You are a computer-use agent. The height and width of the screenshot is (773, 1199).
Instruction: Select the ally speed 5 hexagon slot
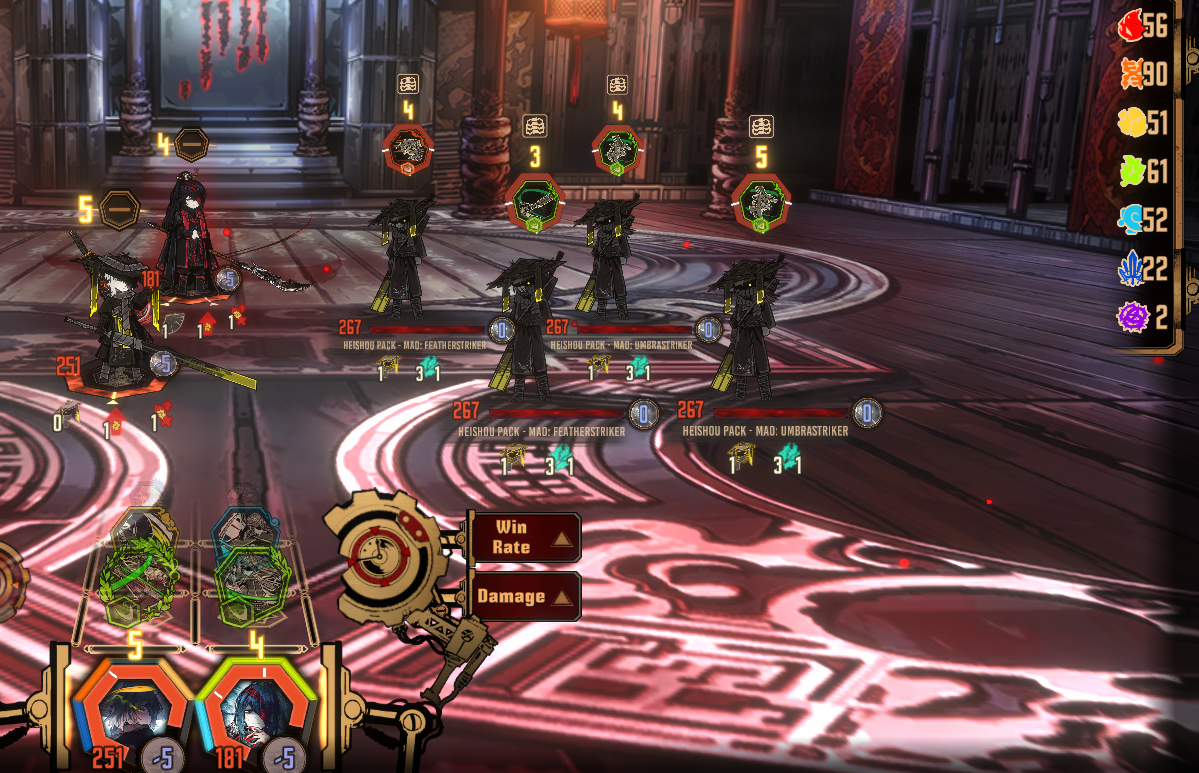(119, 210)
